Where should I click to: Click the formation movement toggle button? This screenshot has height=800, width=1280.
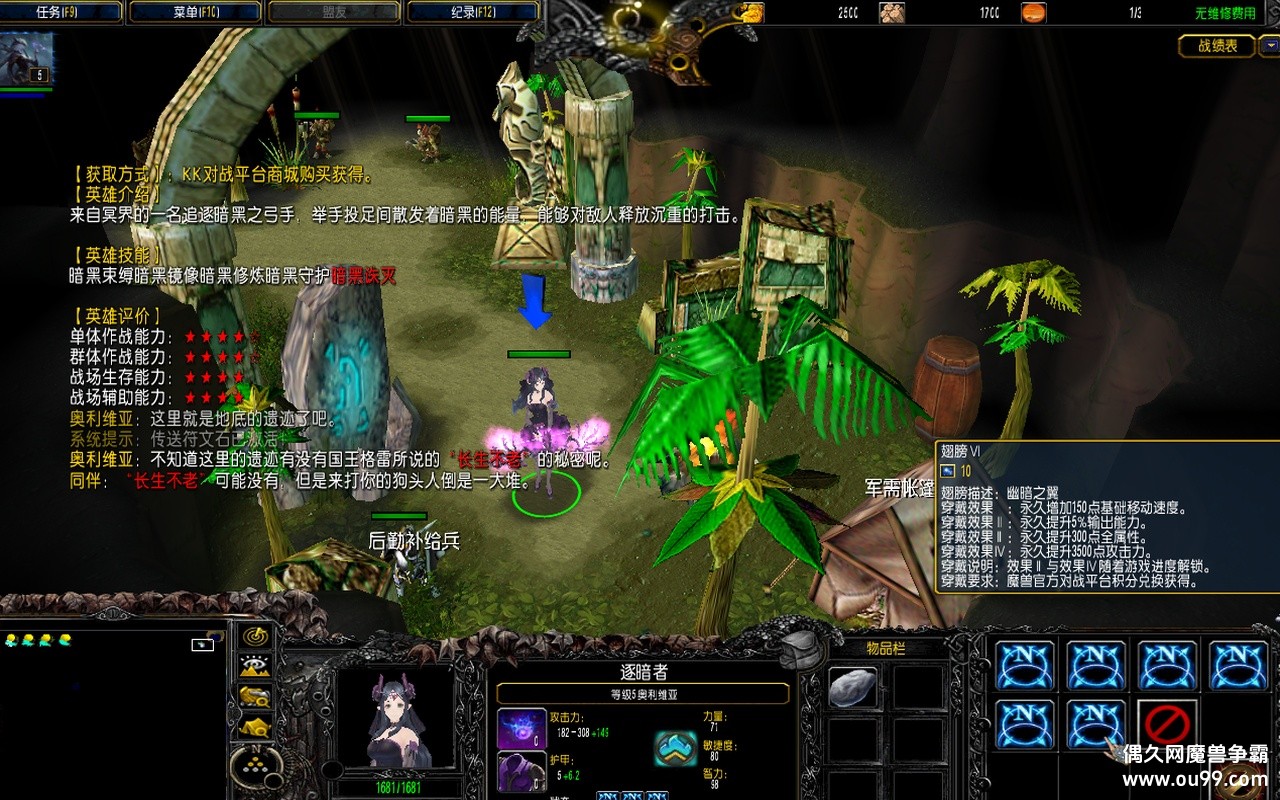256,767
